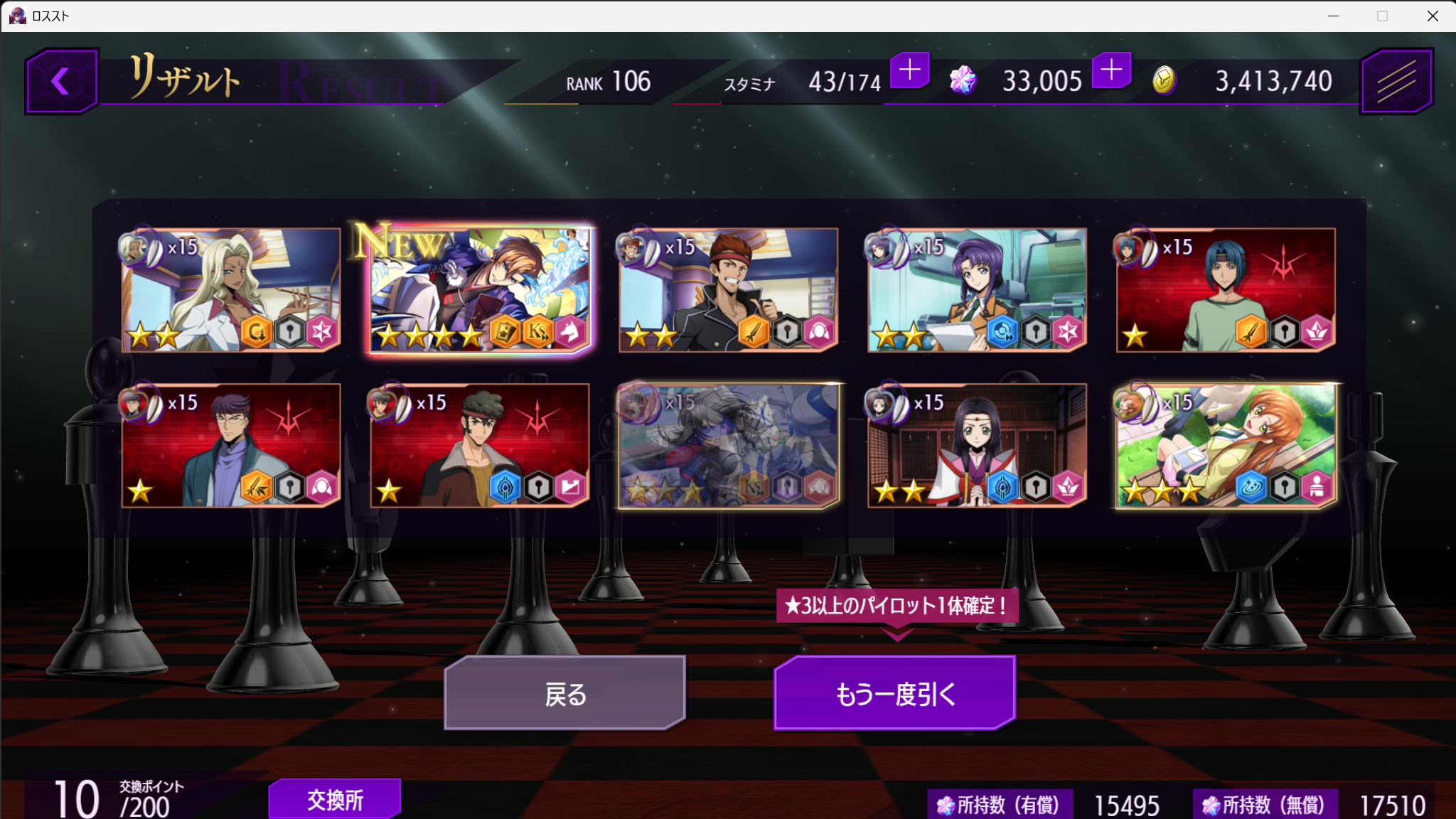This screenshot has width=1456, height=819.
Task: Pick the shrine maiden girl two-star card
Action: (978, 446)
